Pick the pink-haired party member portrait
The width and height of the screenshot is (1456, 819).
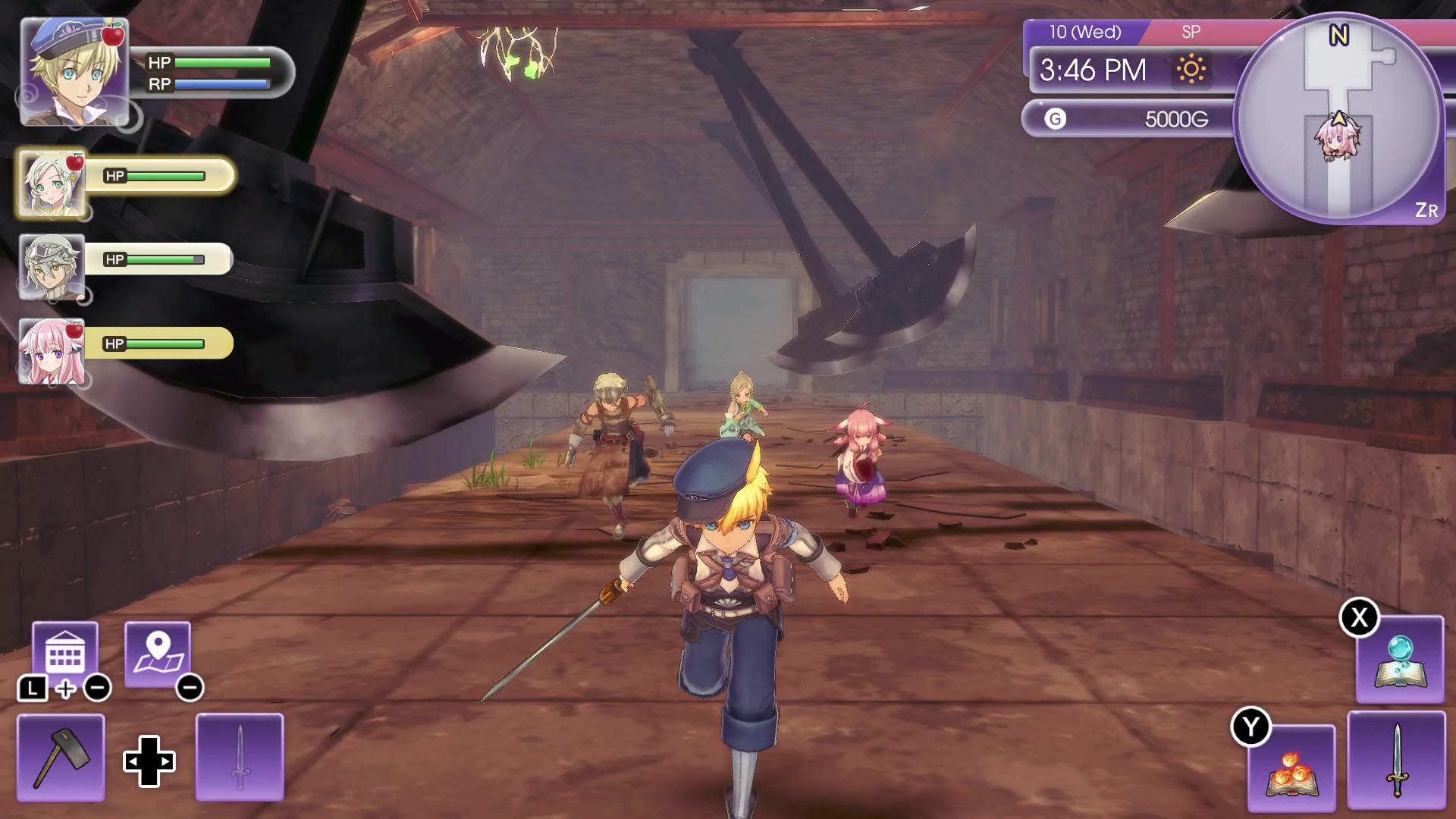tap(52, 351)
